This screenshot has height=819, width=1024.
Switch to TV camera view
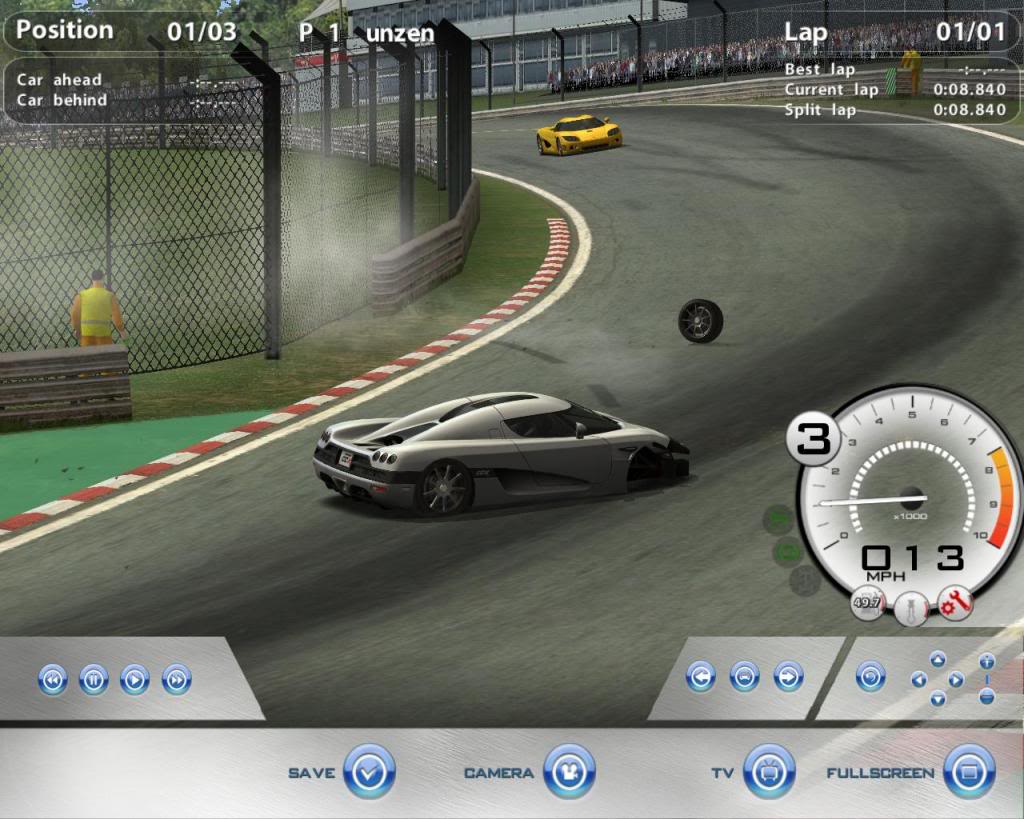769,771
